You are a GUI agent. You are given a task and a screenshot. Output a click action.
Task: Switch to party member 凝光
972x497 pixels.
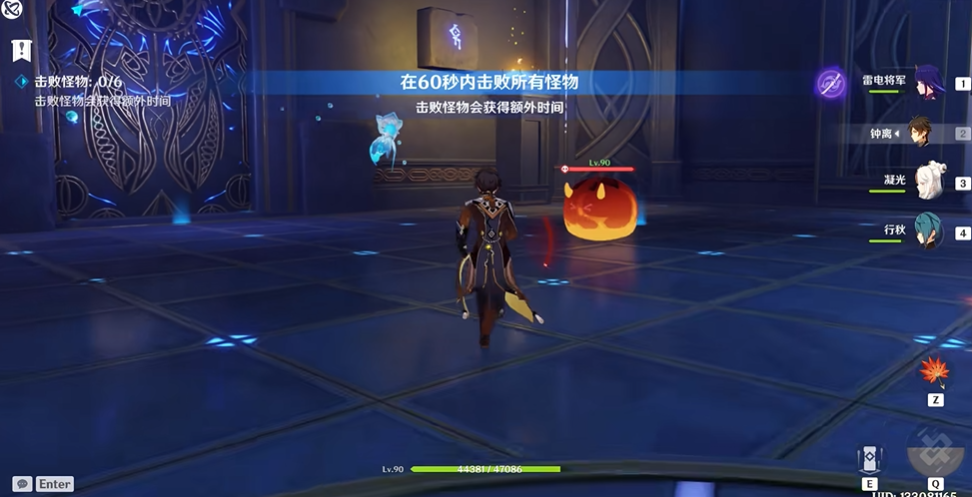pos(928,182)
